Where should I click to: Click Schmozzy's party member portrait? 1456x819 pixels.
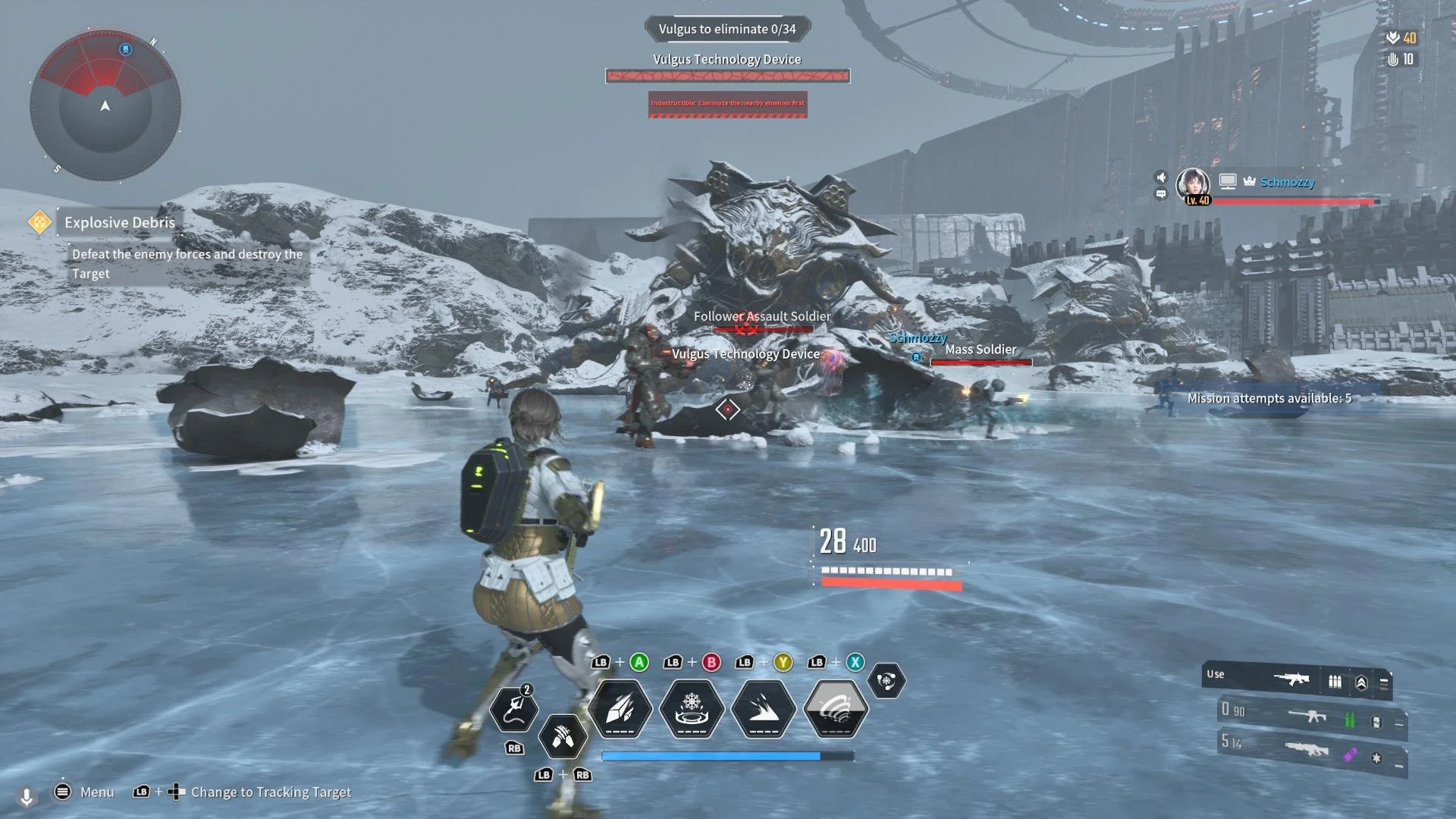[1193, 184]
